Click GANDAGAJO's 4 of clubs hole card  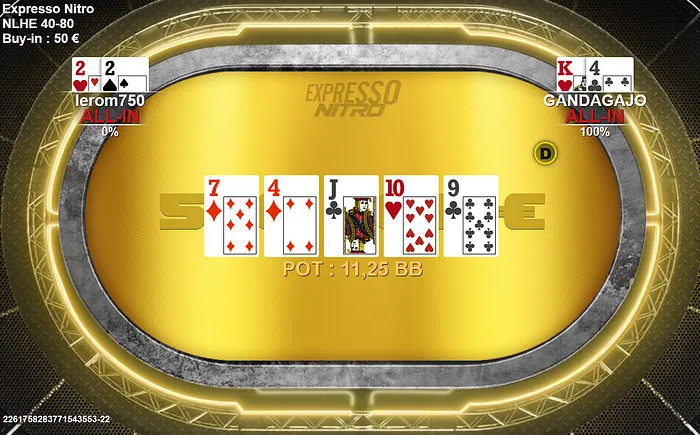pyautogui.click(x=612, y=74)
